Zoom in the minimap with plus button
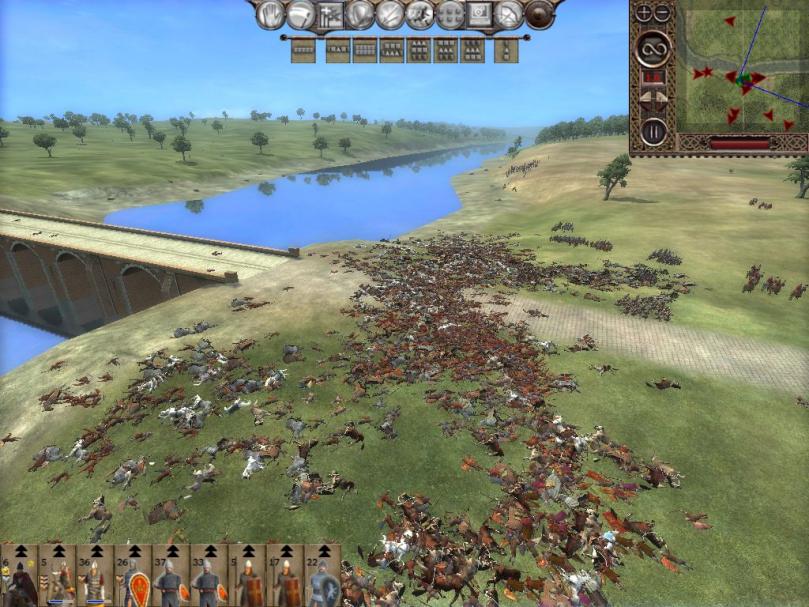This screenshot has height=607, width=809. (643, 13)
